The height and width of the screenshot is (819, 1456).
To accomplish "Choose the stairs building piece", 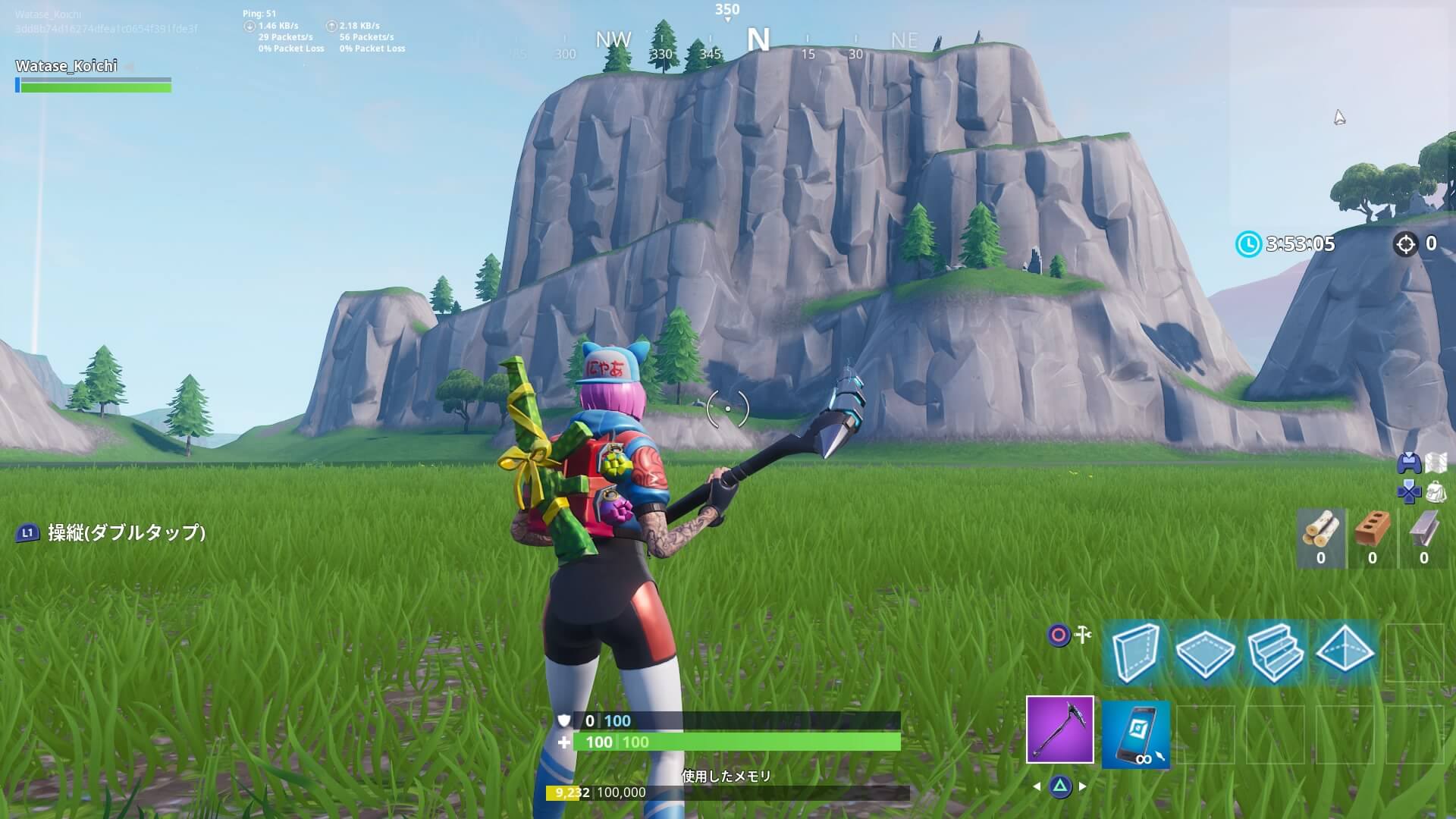I will (1275, 653).
